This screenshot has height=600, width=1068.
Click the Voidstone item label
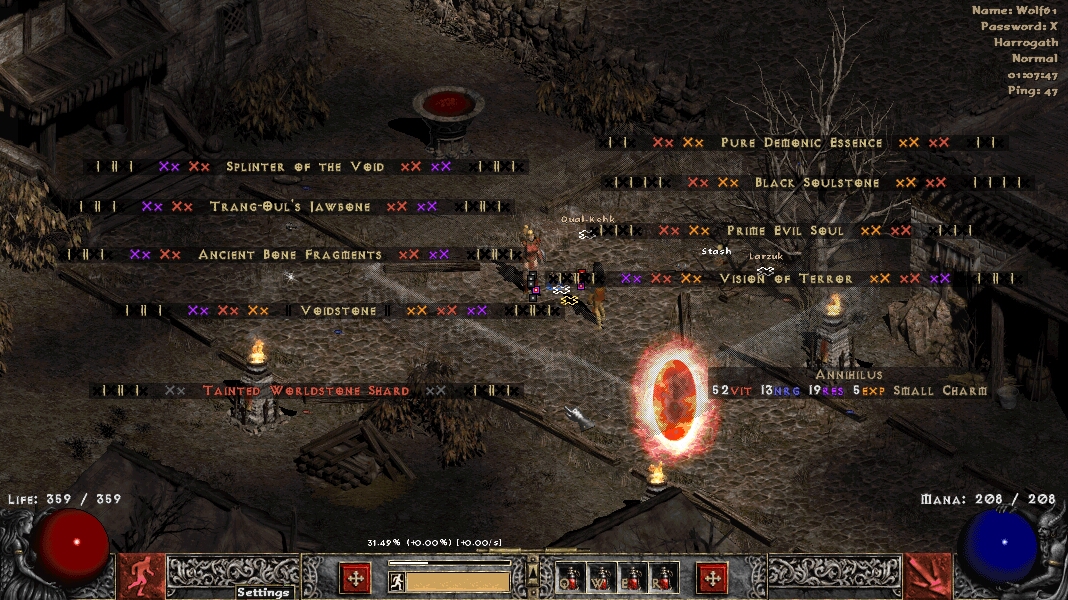click(339, 311)
